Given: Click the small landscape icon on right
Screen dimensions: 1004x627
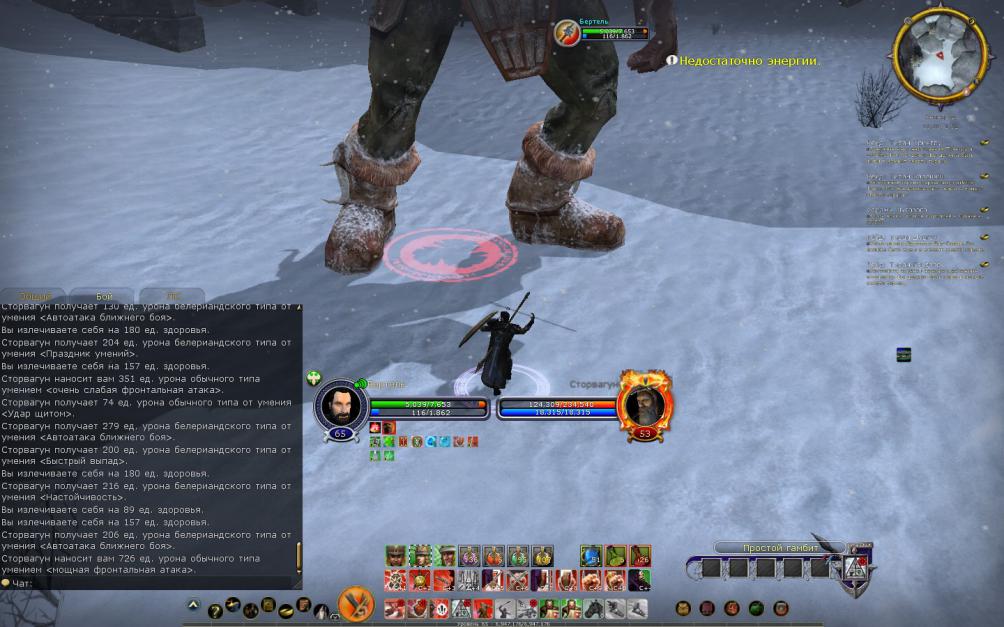Looking at the screenshot, I should 903,355.
